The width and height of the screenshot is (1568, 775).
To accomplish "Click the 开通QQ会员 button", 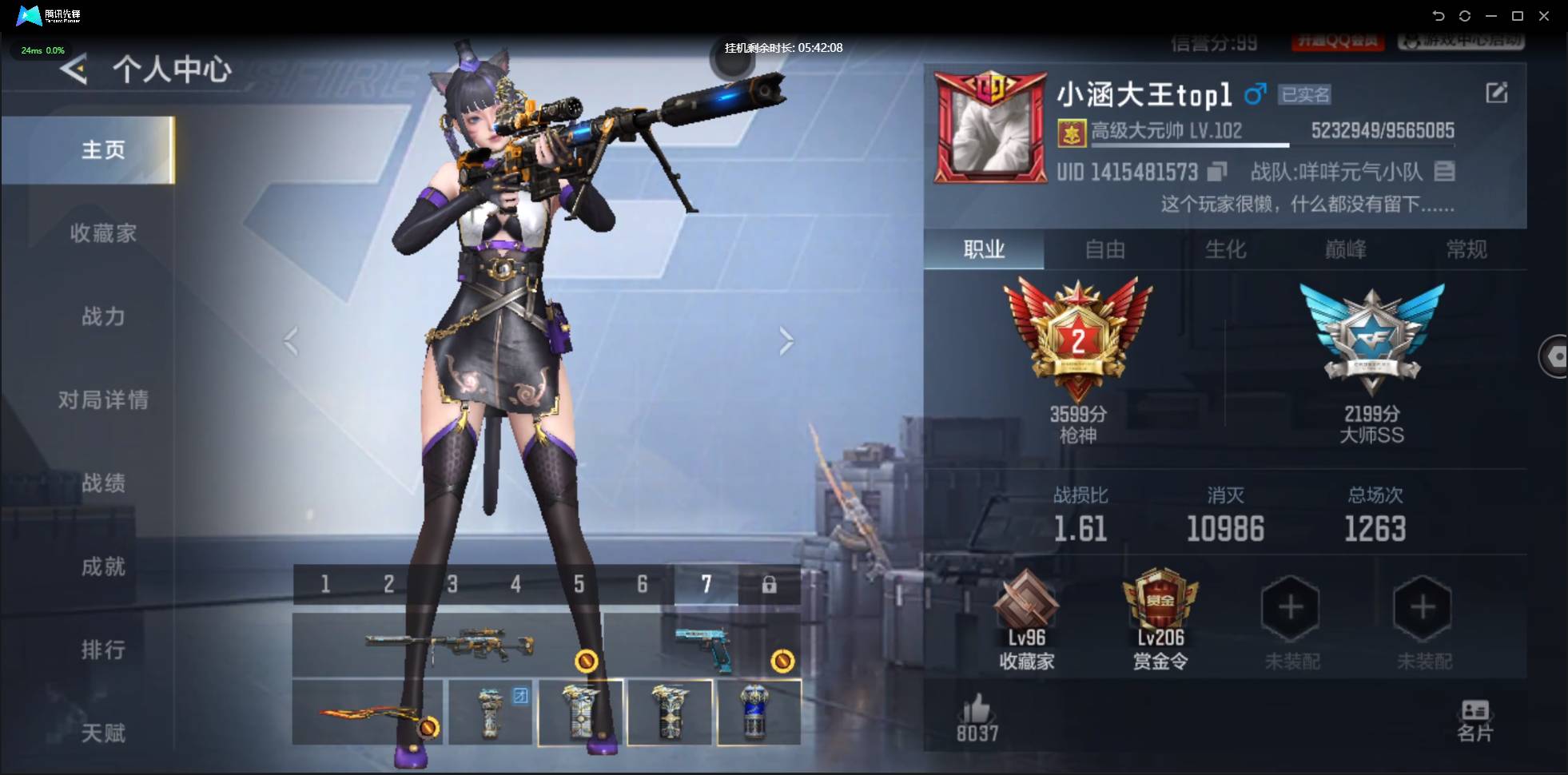I will (x=1339, y=42).
